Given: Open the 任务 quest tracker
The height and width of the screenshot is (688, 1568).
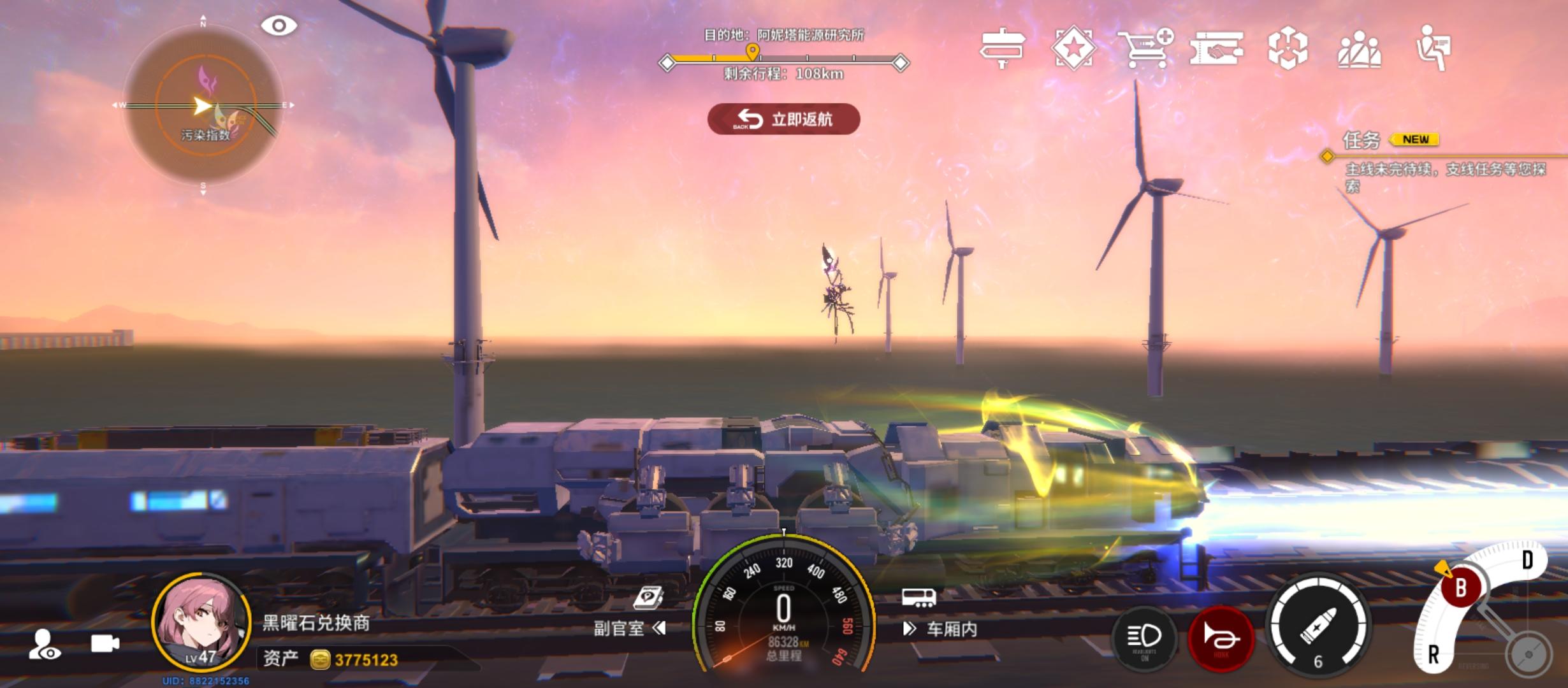Looking at the screenshot, I should click(1361, 140).
